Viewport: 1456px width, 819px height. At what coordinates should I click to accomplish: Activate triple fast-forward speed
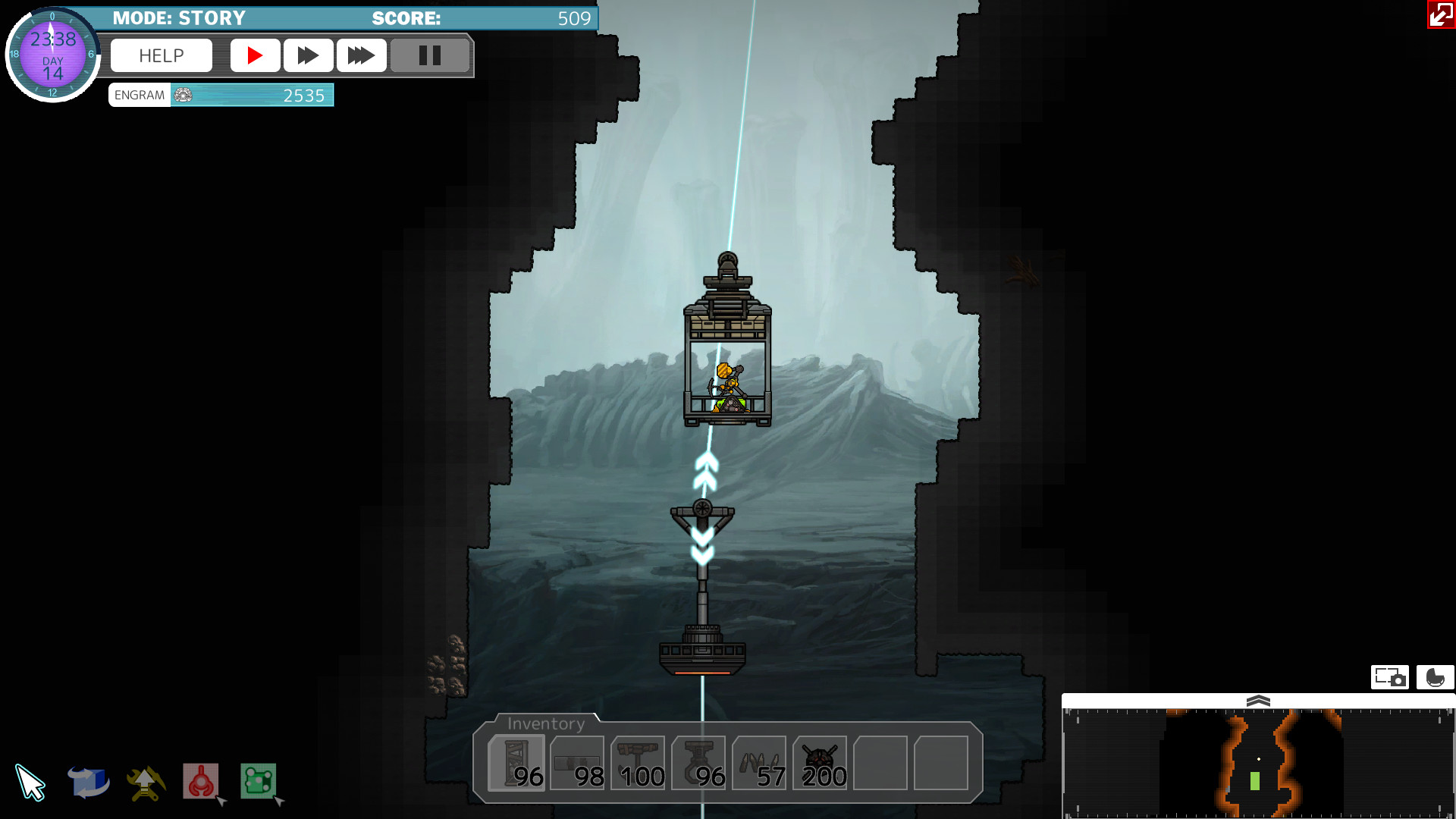tap(361, 55)
